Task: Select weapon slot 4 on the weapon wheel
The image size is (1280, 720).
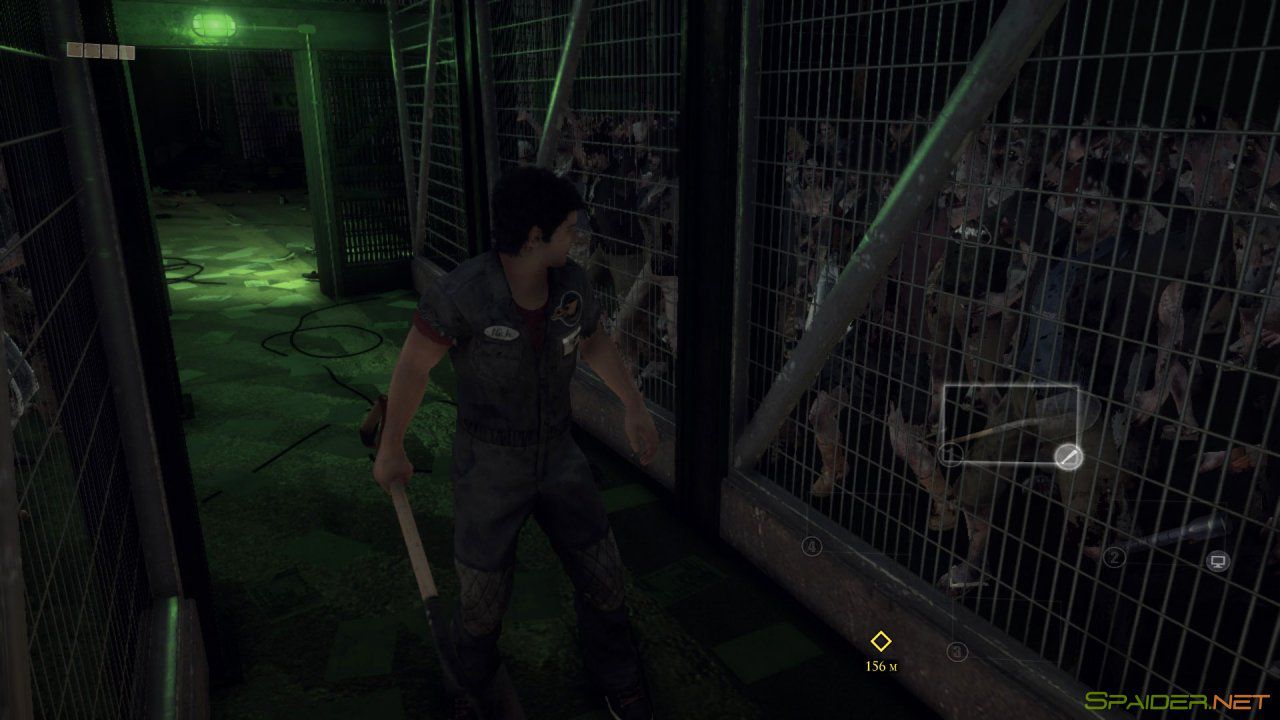Action: [x=810, y=547]
